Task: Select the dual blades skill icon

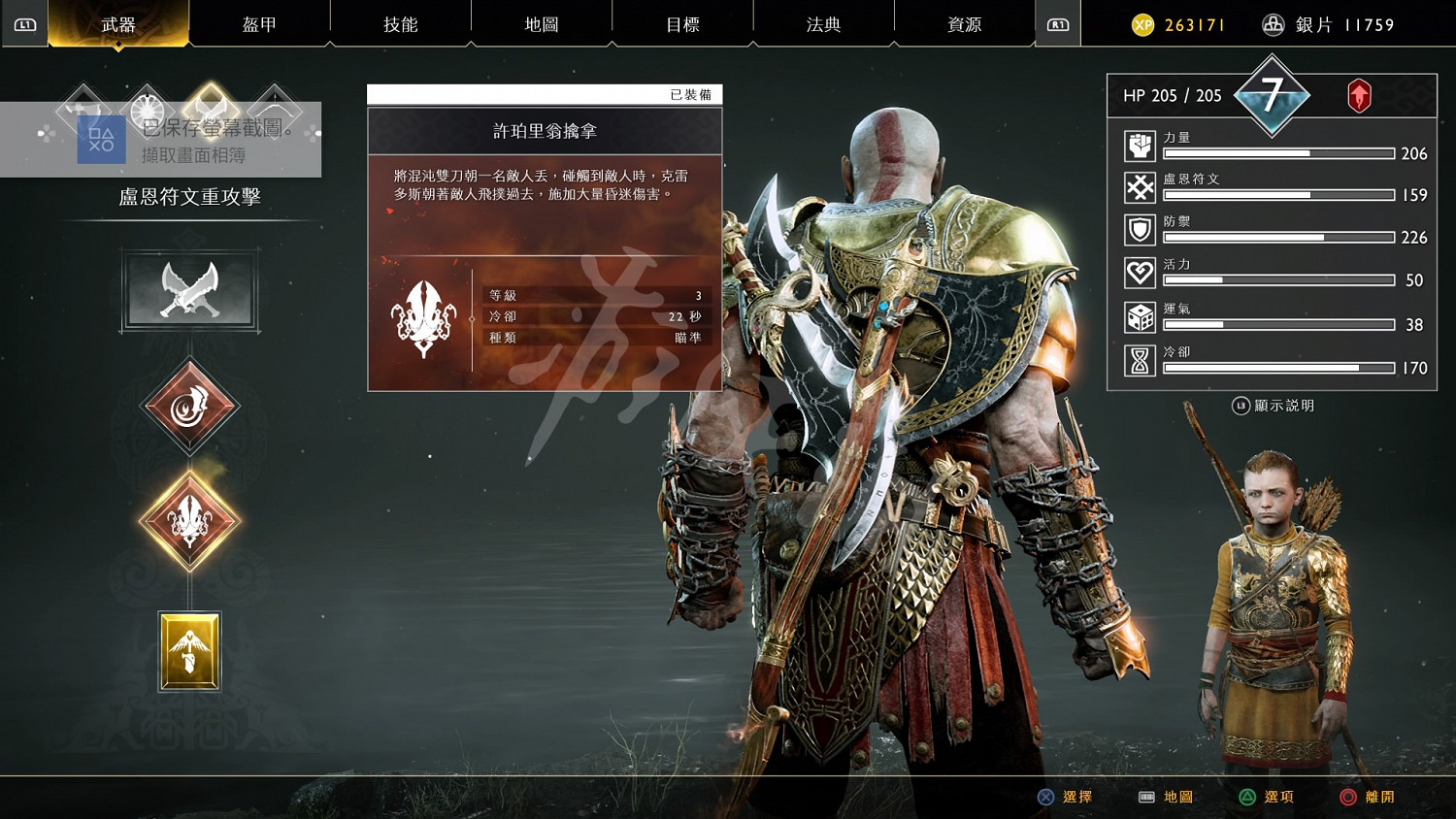Action: 189,289
